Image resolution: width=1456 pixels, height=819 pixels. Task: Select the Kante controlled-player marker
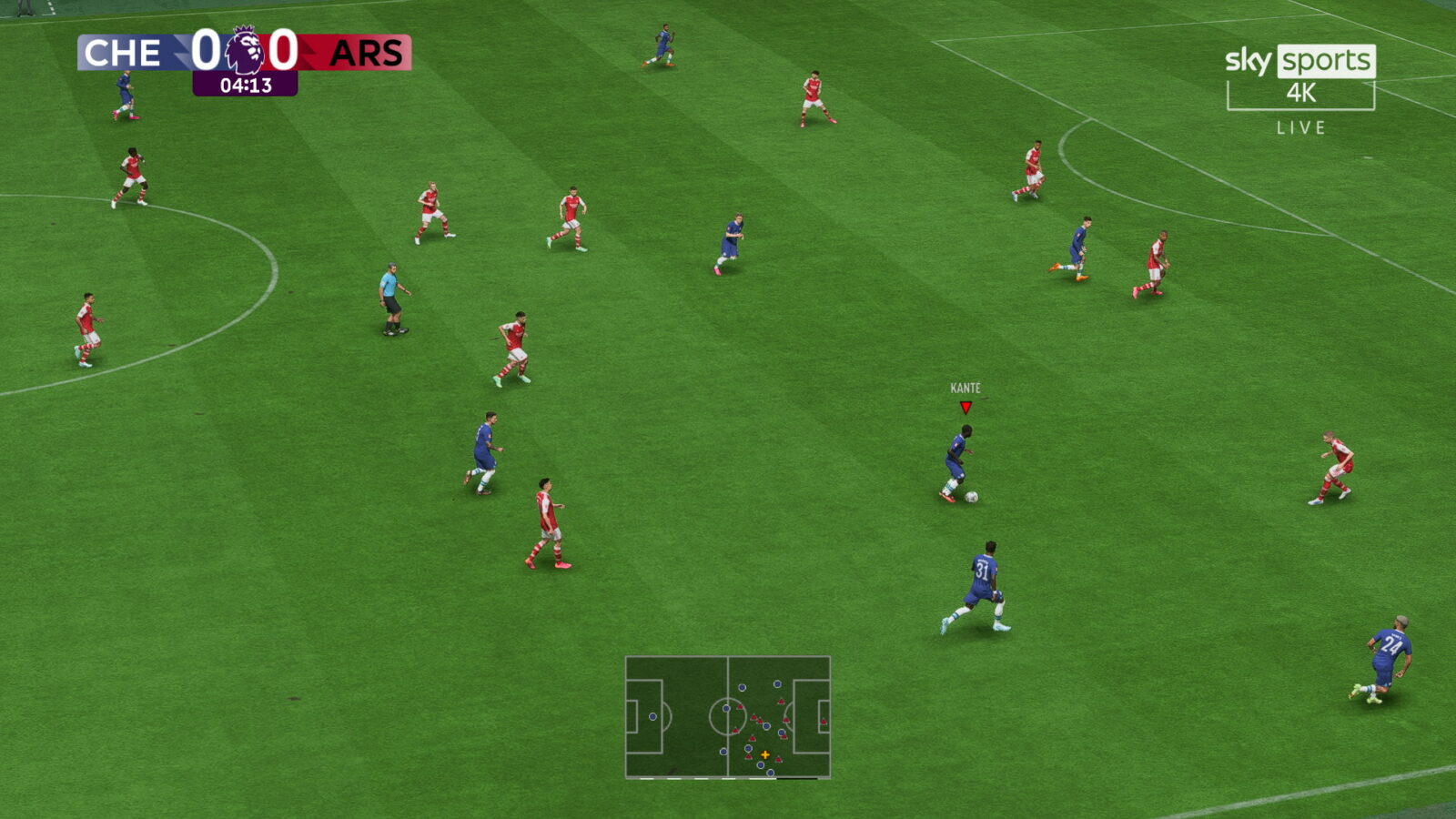pos(966,407)
